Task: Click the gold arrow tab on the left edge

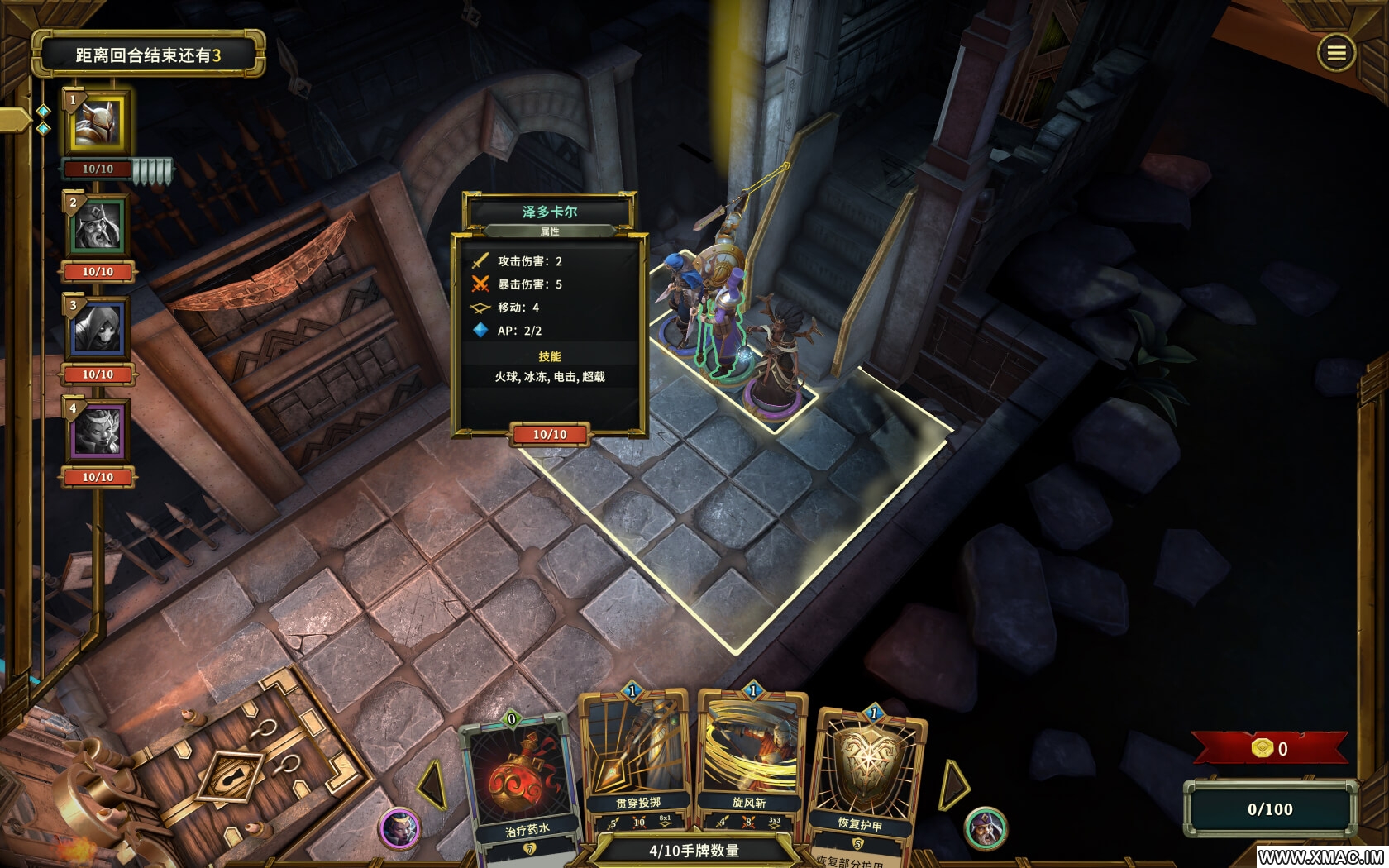Action: click(15, 121)
